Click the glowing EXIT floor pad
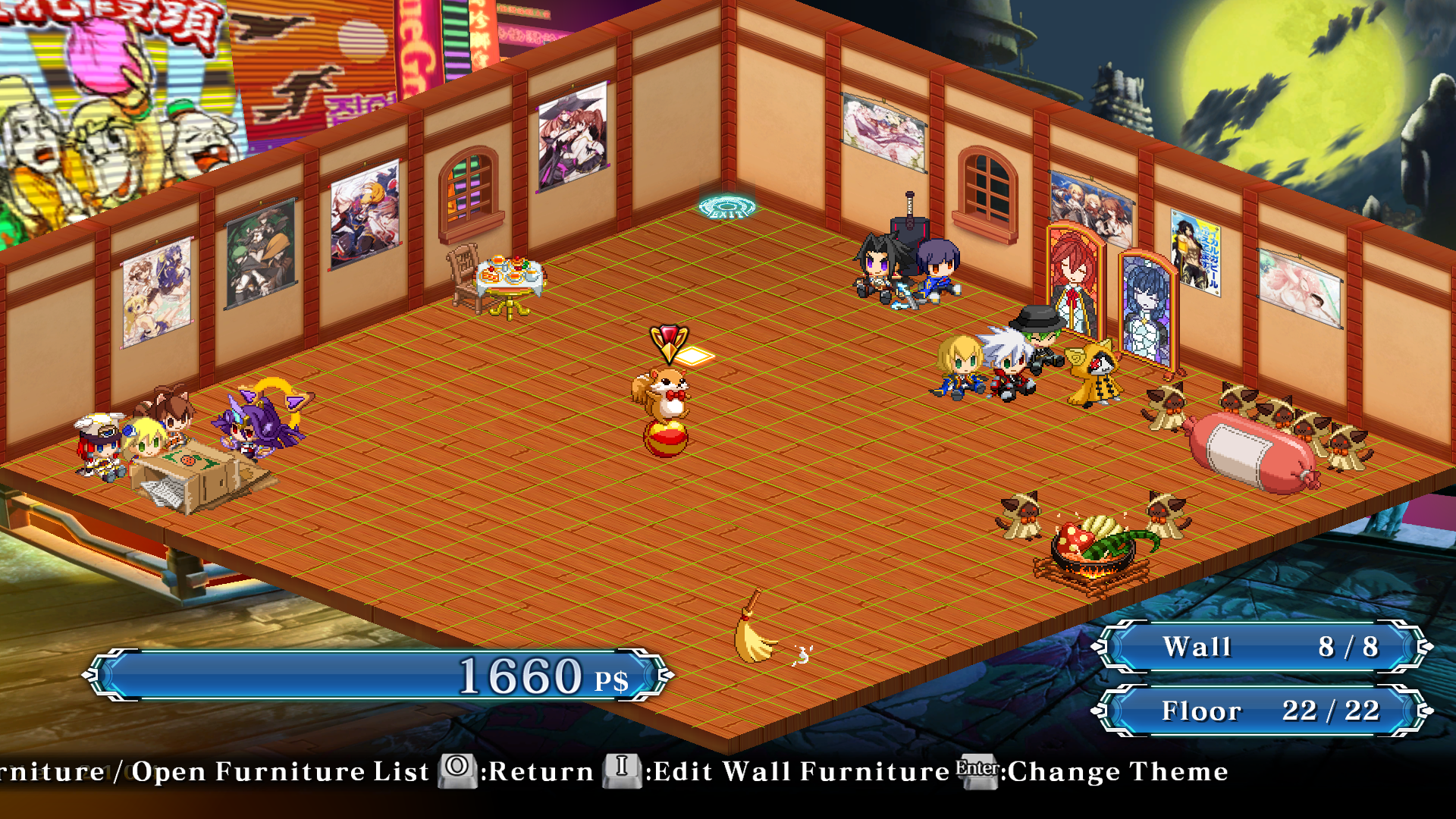 [726, 206]
